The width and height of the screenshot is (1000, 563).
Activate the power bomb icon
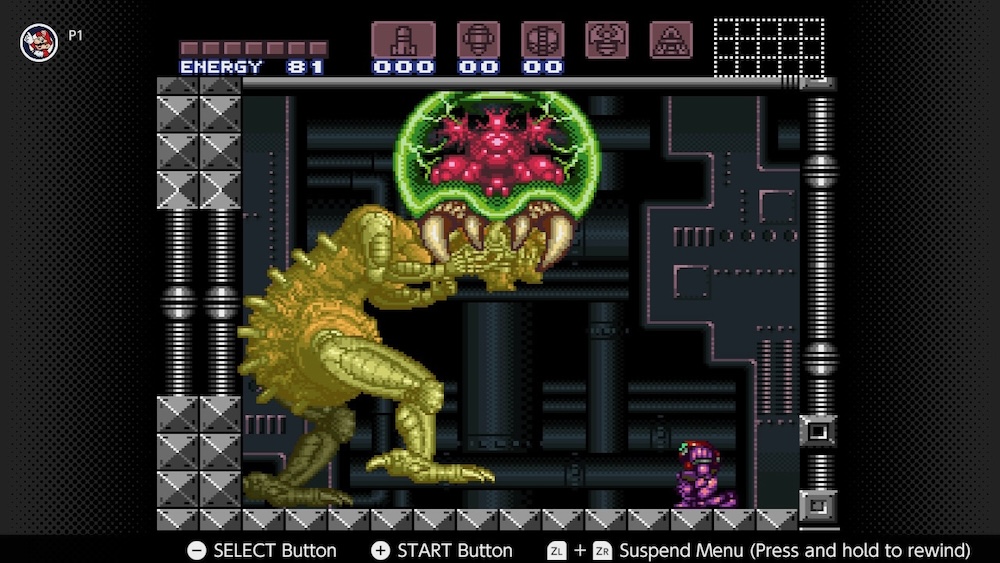coord(542,40)
